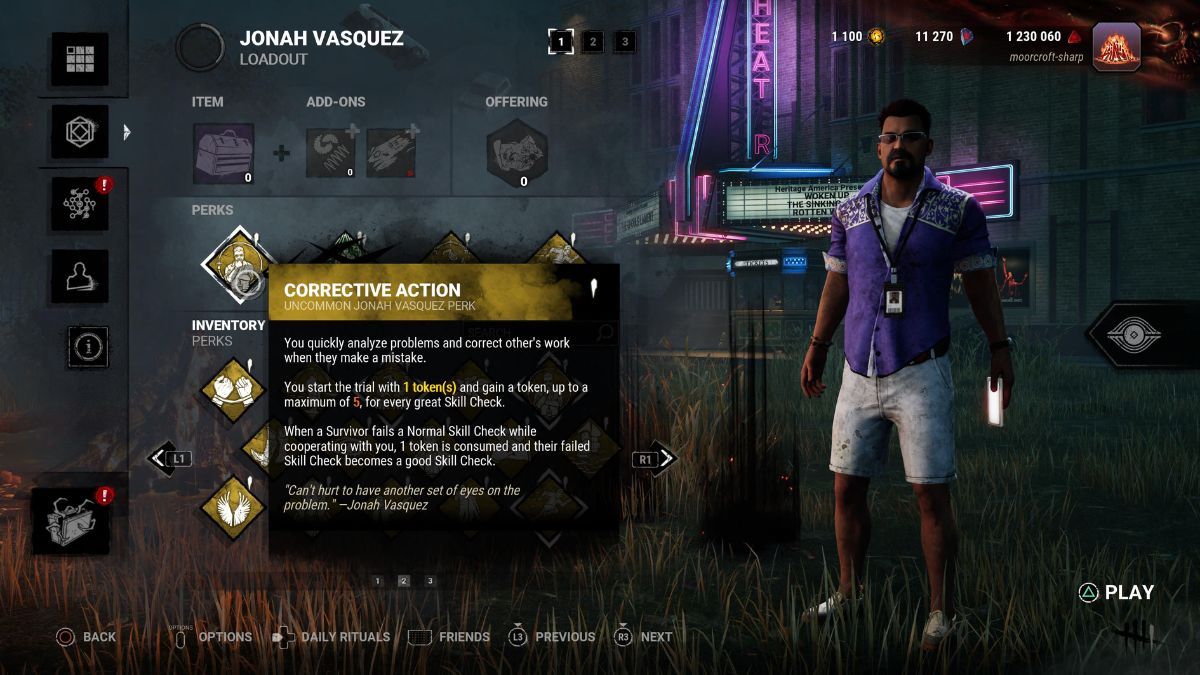1200x675 pixels.
Task: Select loadout preset 1
Action: [x=561, y=41]
